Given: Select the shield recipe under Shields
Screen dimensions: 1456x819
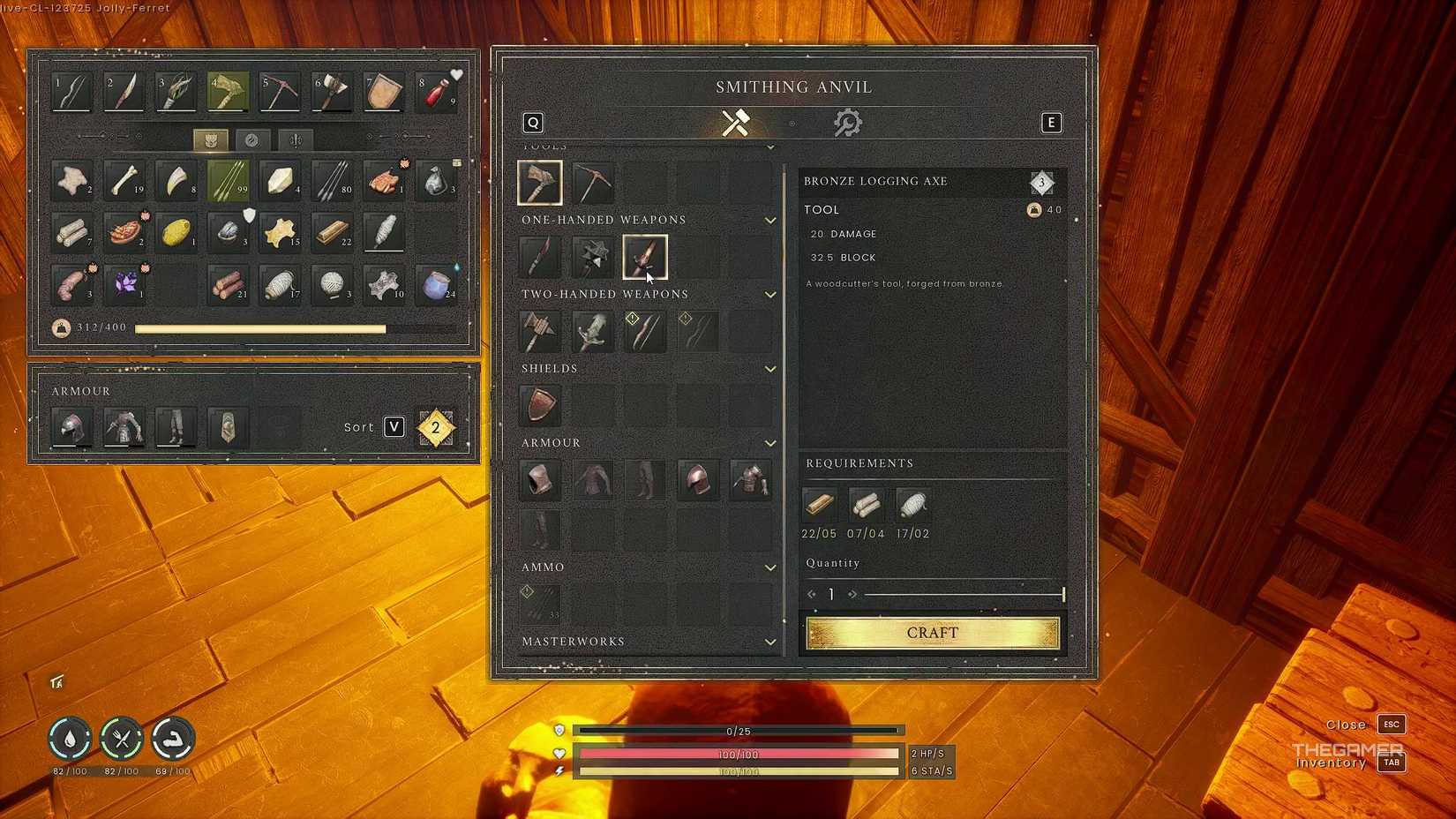Looking at the screenshot, I should click(539, 405).
